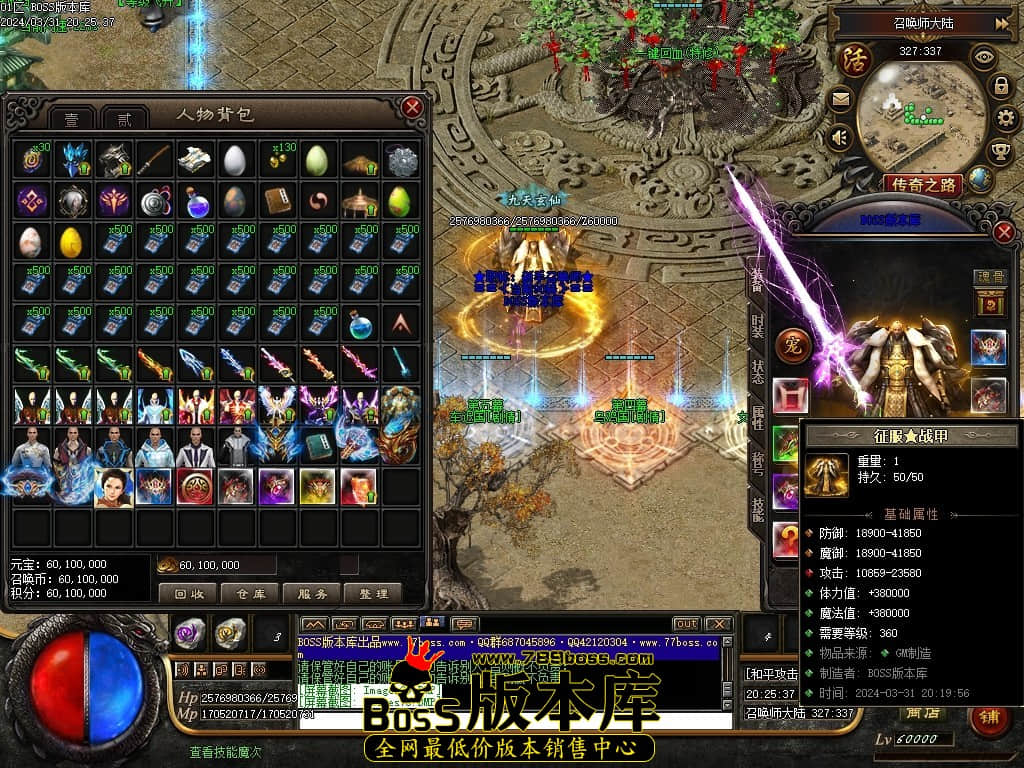Open the 传奇之路 legend road button

click(921, 184)
